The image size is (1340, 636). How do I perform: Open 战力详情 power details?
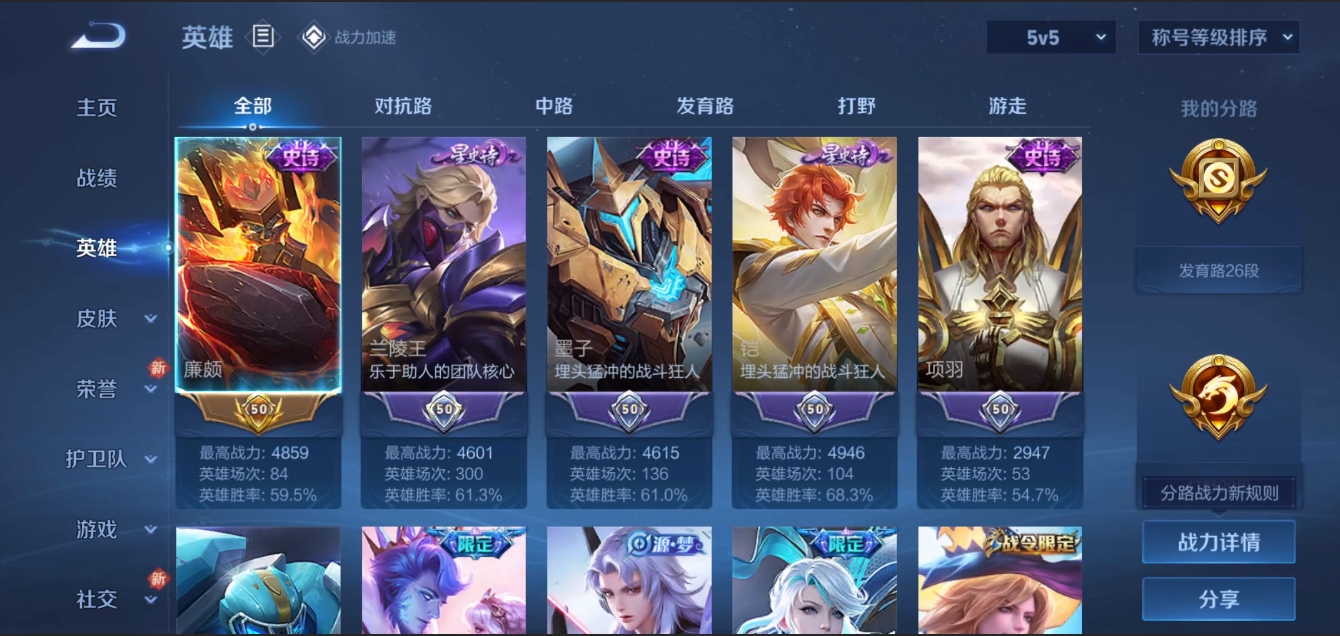(x=1218, y=542)
